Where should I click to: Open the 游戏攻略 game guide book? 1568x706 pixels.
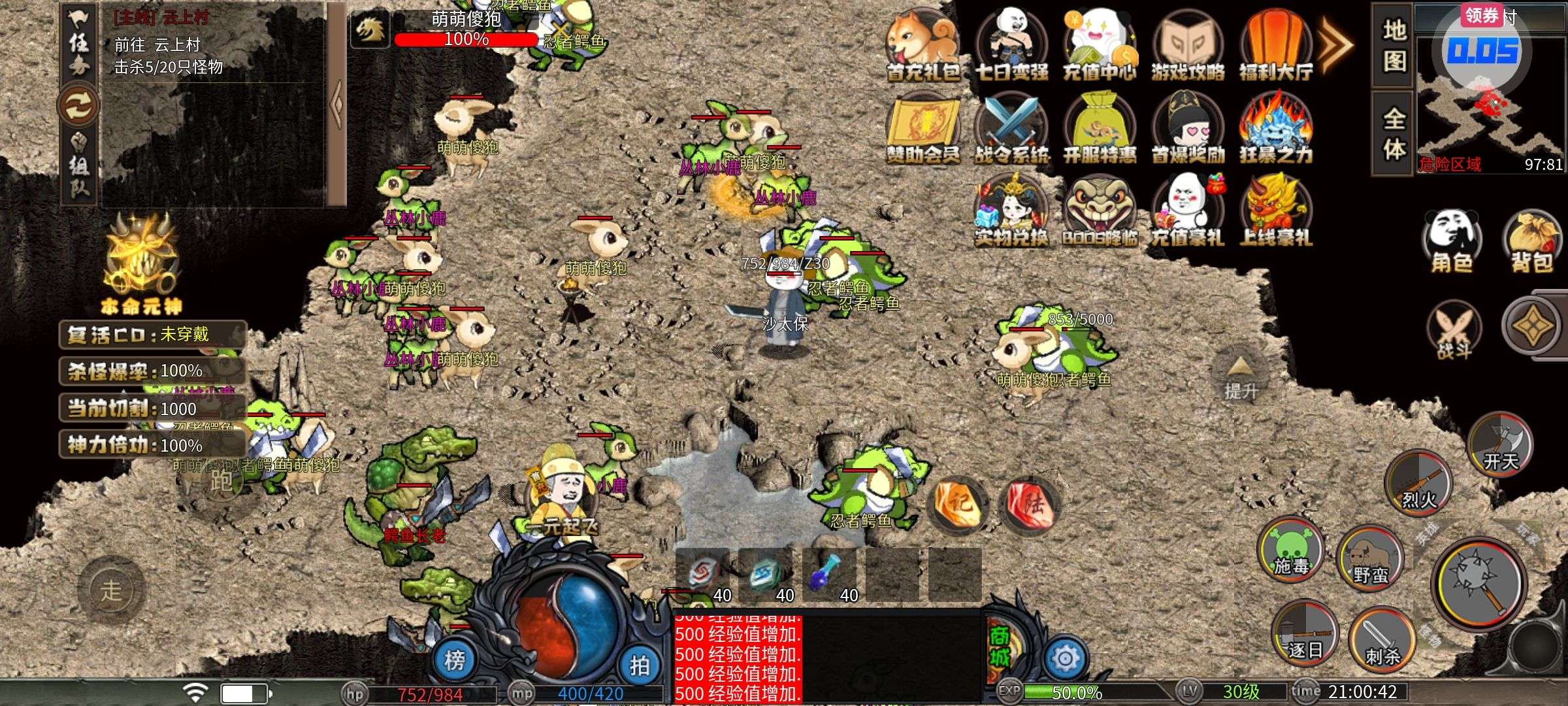point(1187,44)
